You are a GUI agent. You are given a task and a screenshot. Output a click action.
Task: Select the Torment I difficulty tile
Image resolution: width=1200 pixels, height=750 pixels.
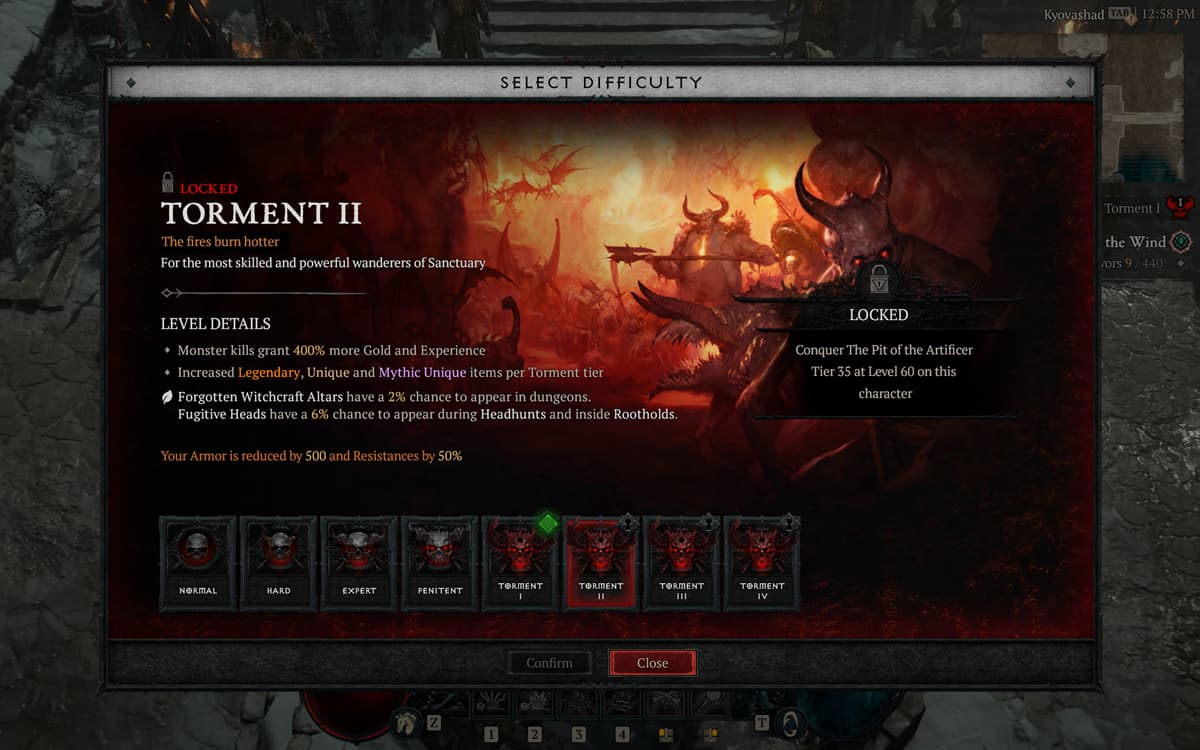pyautogui.click(x=520, y=563)
